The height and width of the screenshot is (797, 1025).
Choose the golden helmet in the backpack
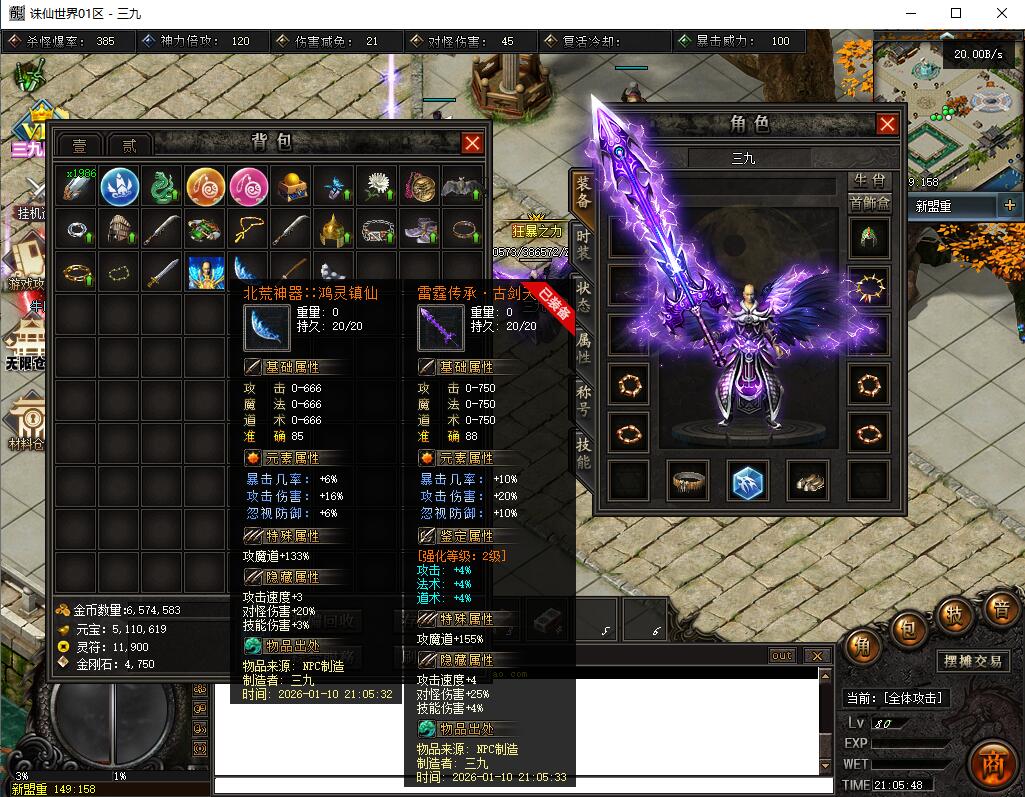[334, 230]
